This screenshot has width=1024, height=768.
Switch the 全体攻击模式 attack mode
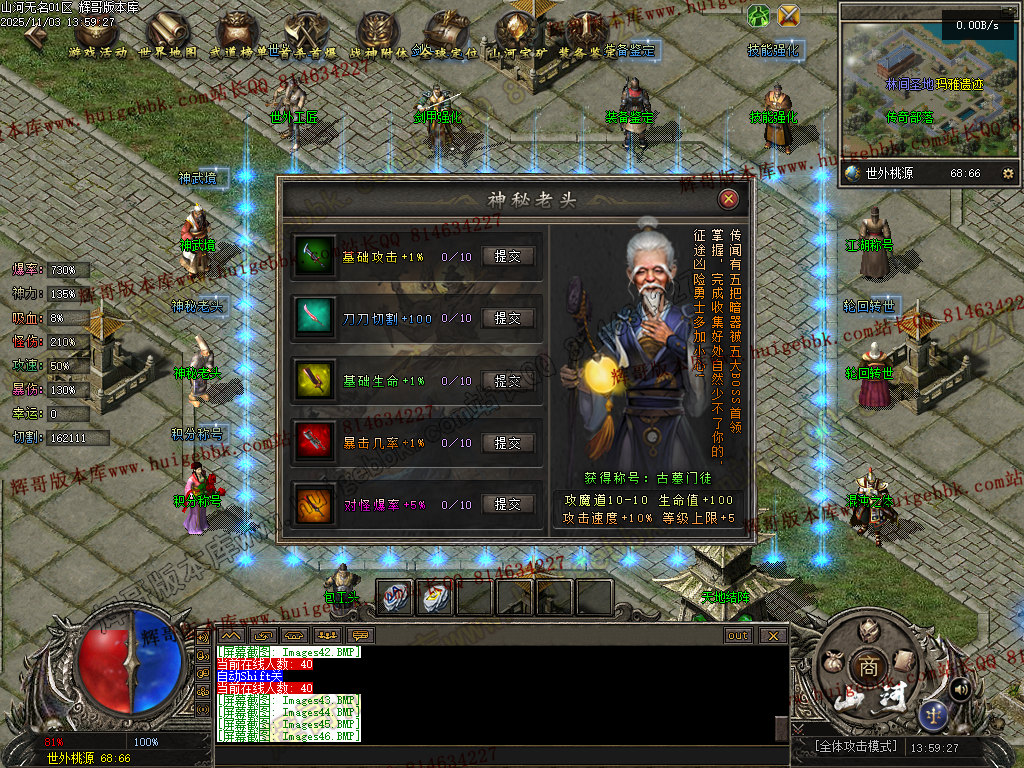(847, 747)
